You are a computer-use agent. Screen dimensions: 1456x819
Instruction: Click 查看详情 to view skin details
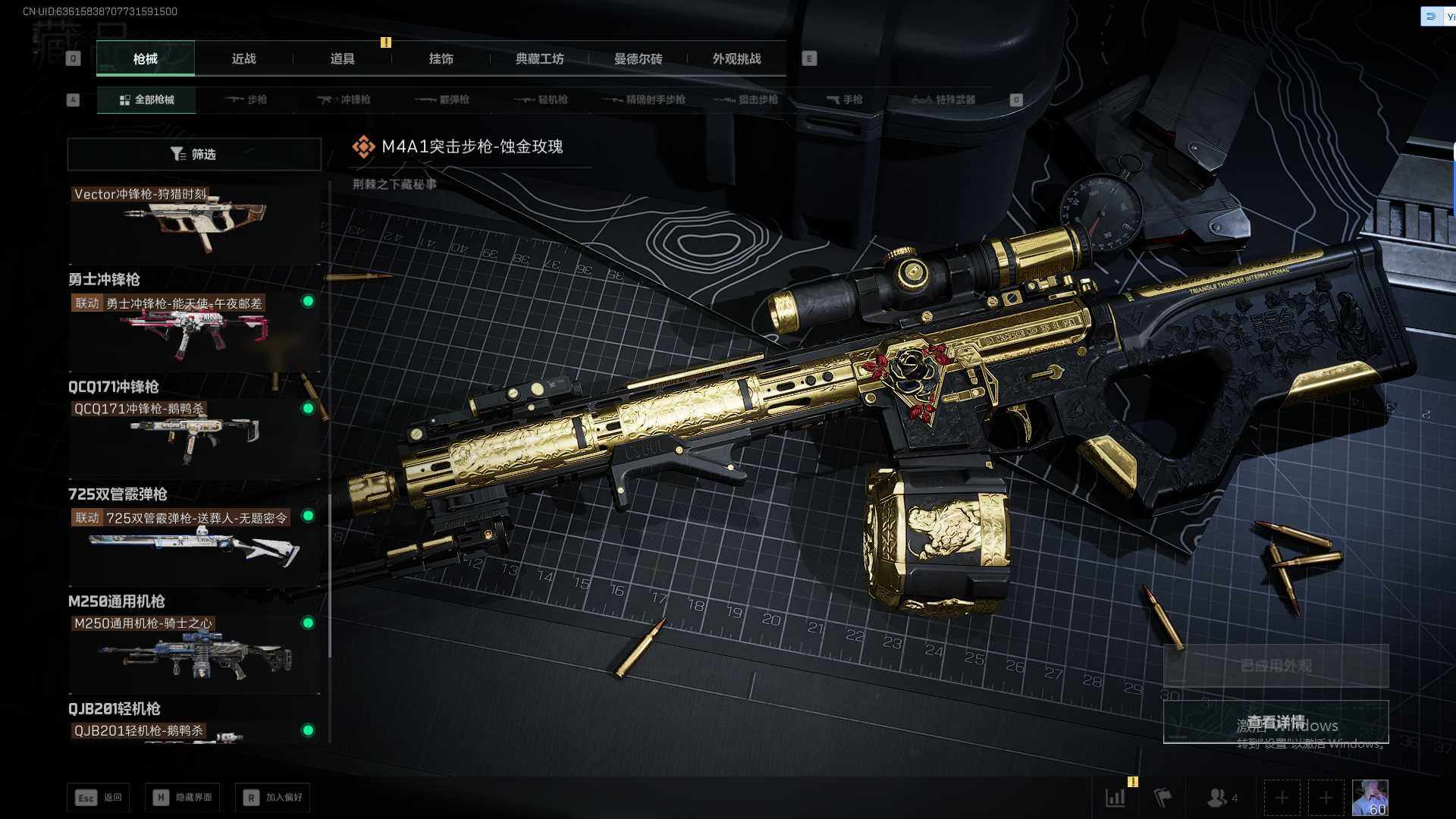(x=1276, y=722)
